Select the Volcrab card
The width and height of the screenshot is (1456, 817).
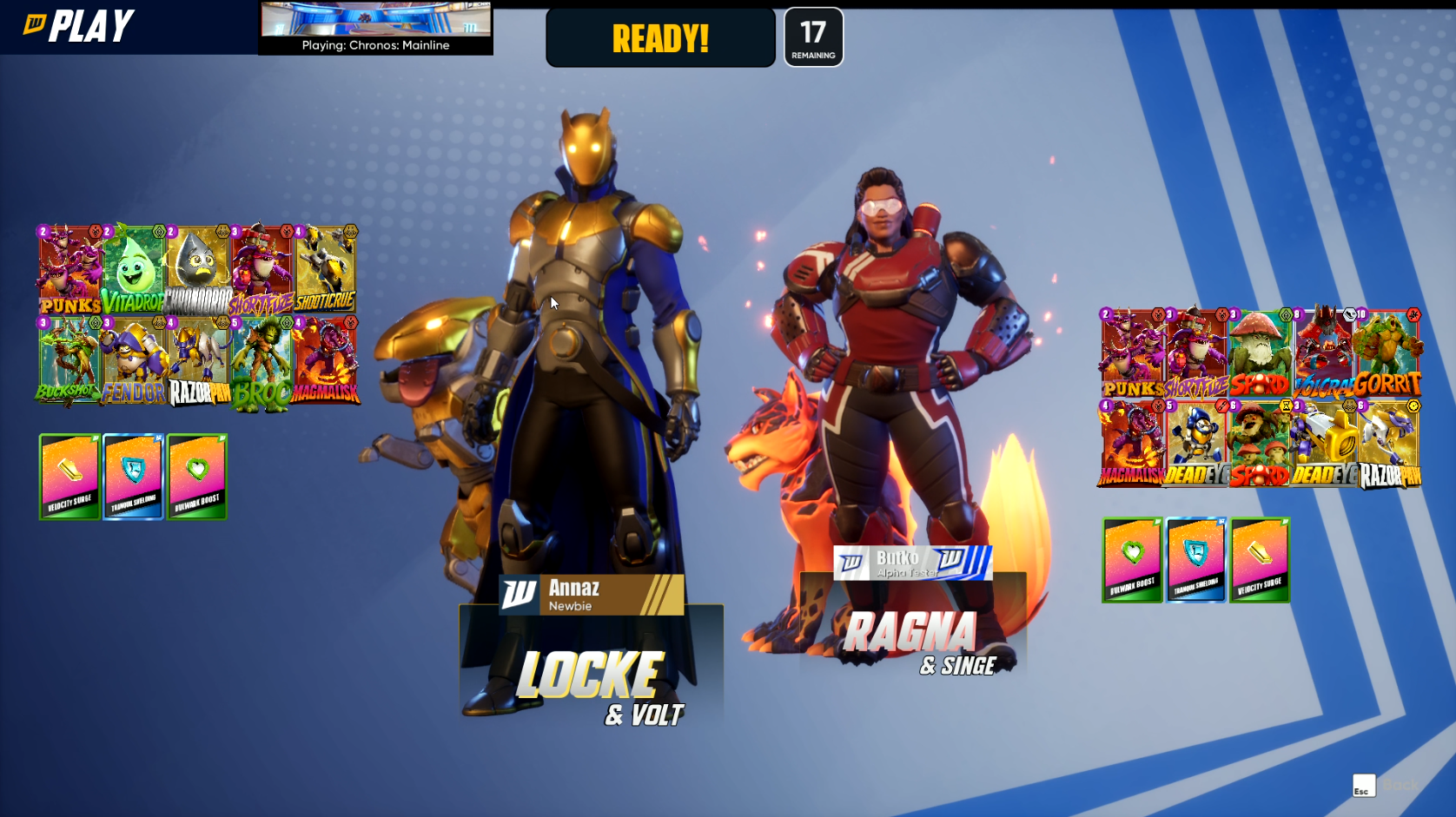click(1323, 353)
